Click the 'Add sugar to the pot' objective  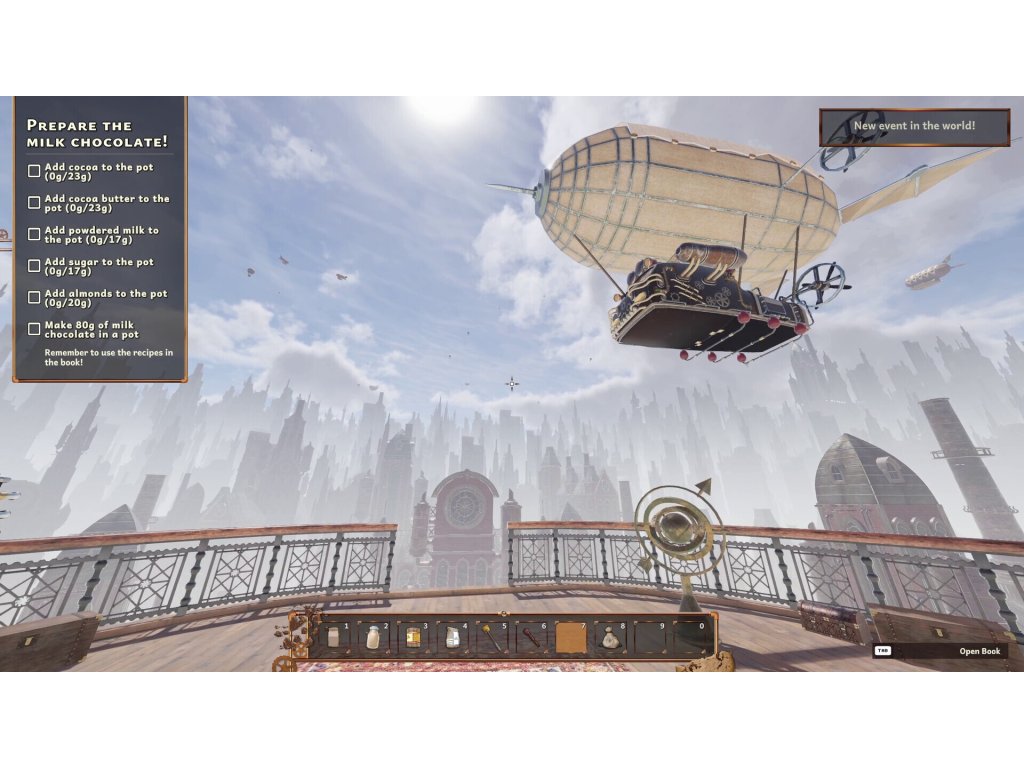[x=98, y=266]
